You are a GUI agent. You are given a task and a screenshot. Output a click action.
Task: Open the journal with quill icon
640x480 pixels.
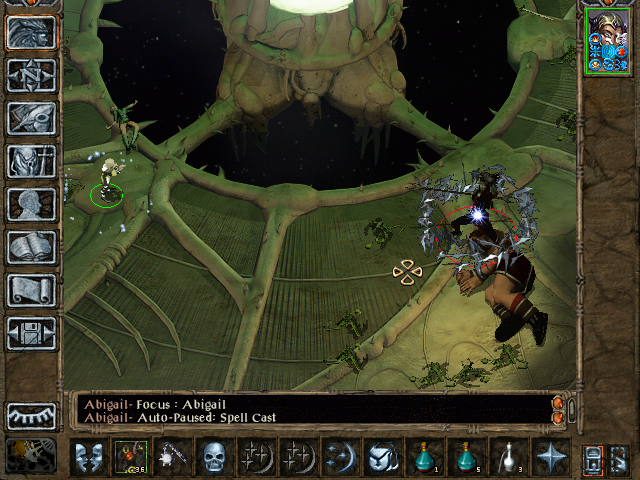pyautogui.click(x=32, y=118)
